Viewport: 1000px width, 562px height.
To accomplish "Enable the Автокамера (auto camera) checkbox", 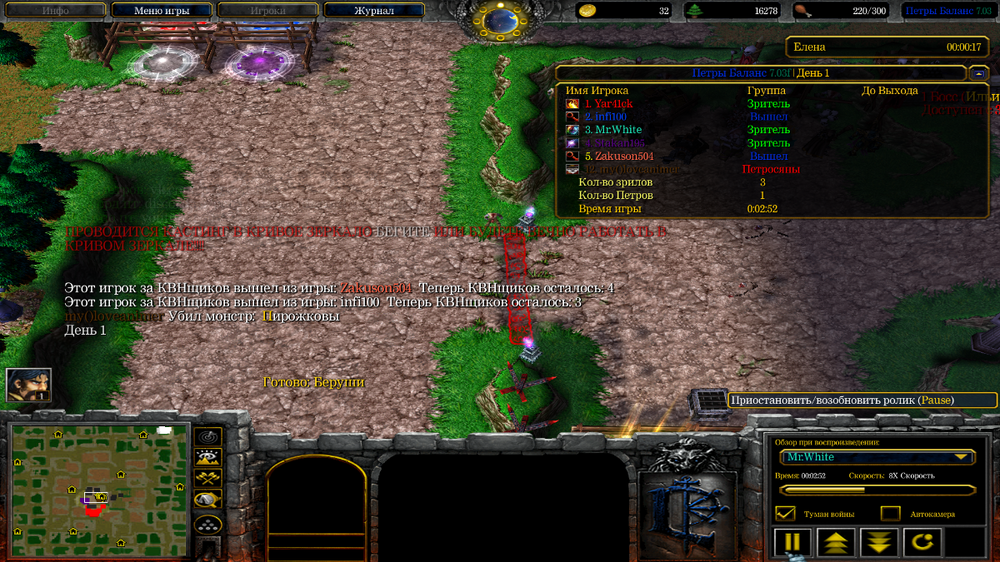I will tap(890, 513).
